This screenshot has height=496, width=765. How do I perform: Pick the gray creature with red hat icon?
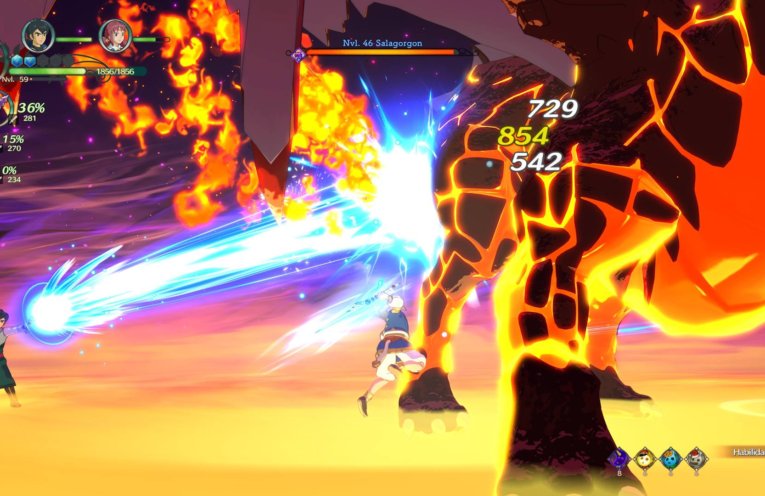tap(696, 459)
